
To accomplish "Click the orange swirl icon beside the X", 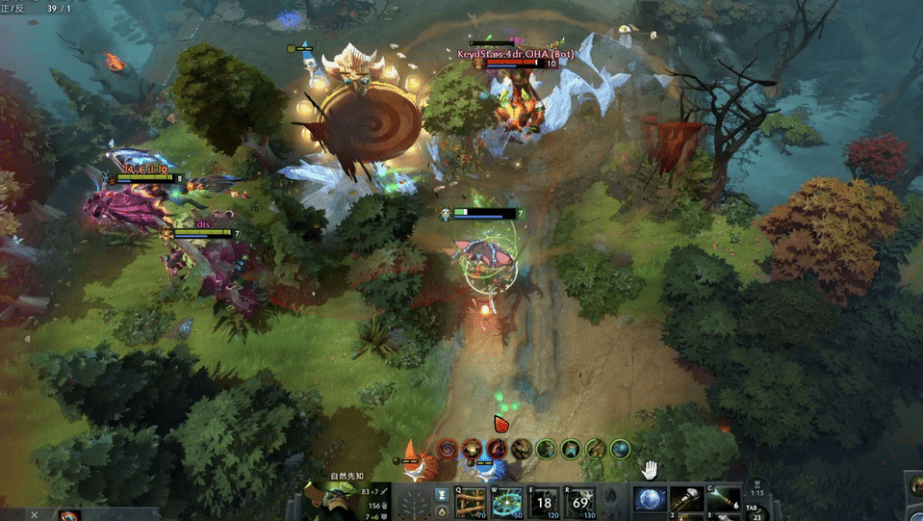I will point(68,516).
